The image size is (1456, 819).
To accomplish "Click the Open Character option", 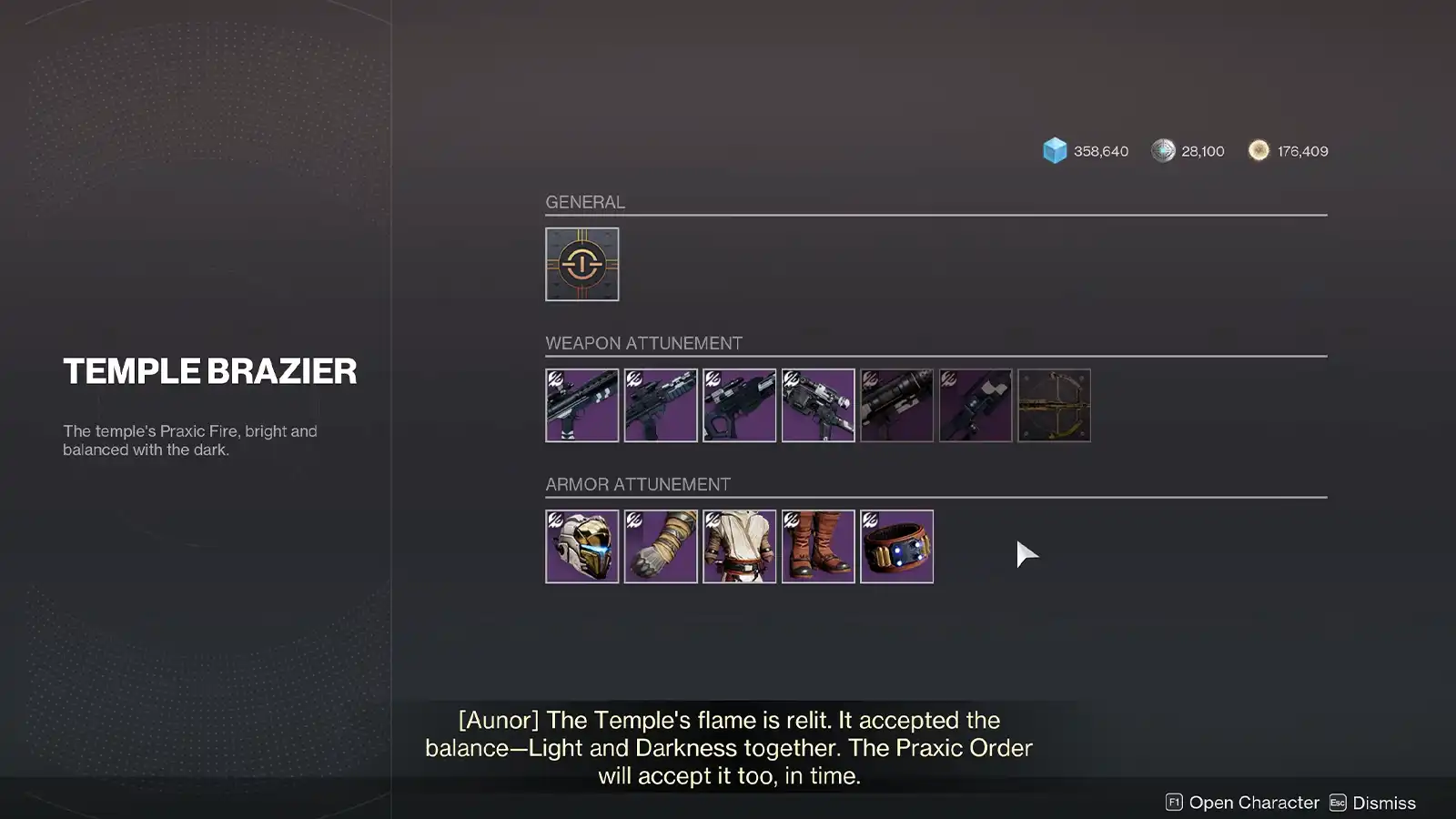I will coord(1252,803).
